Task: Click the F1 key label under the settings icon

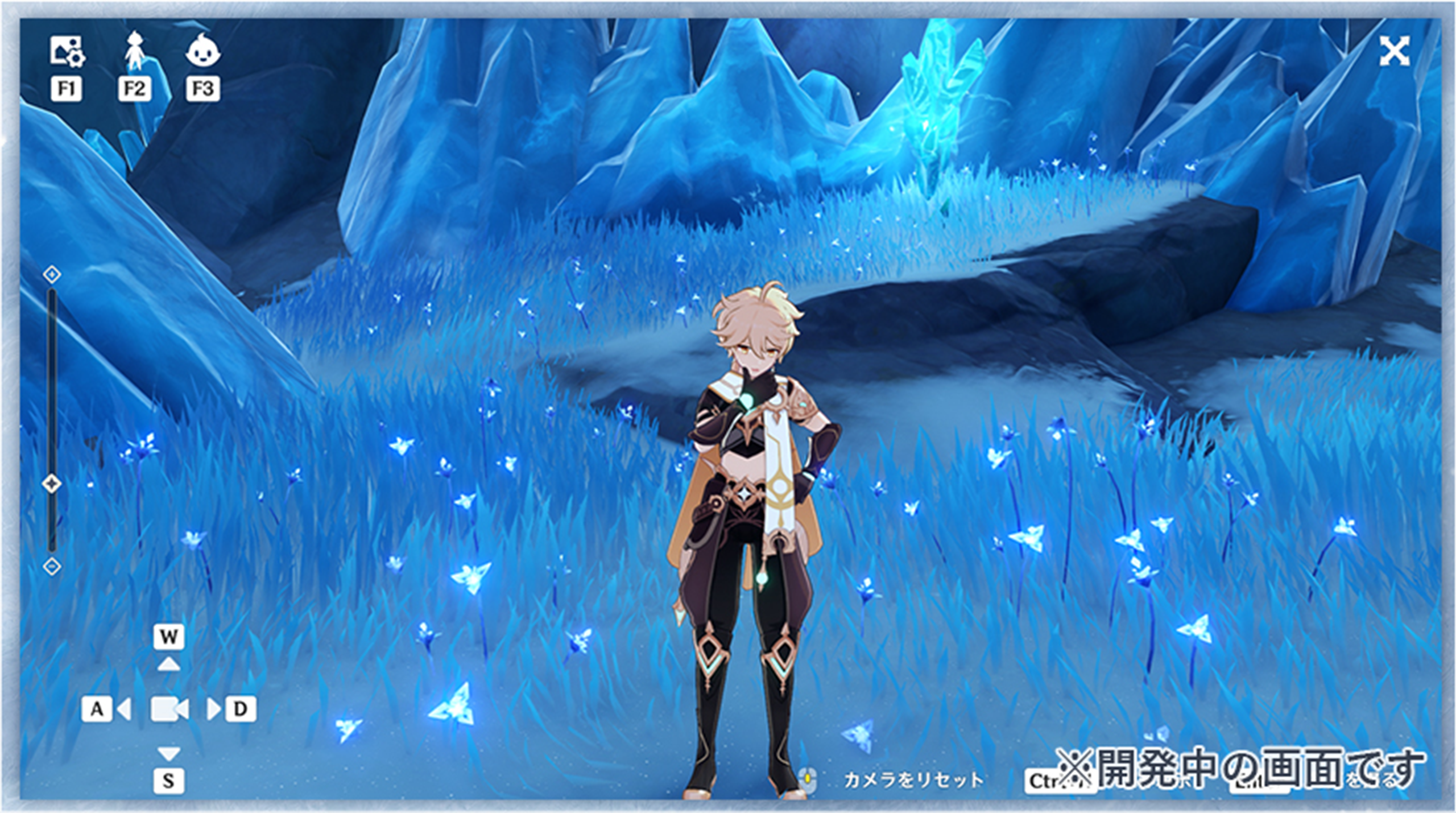Action: [x=67, y=88]
